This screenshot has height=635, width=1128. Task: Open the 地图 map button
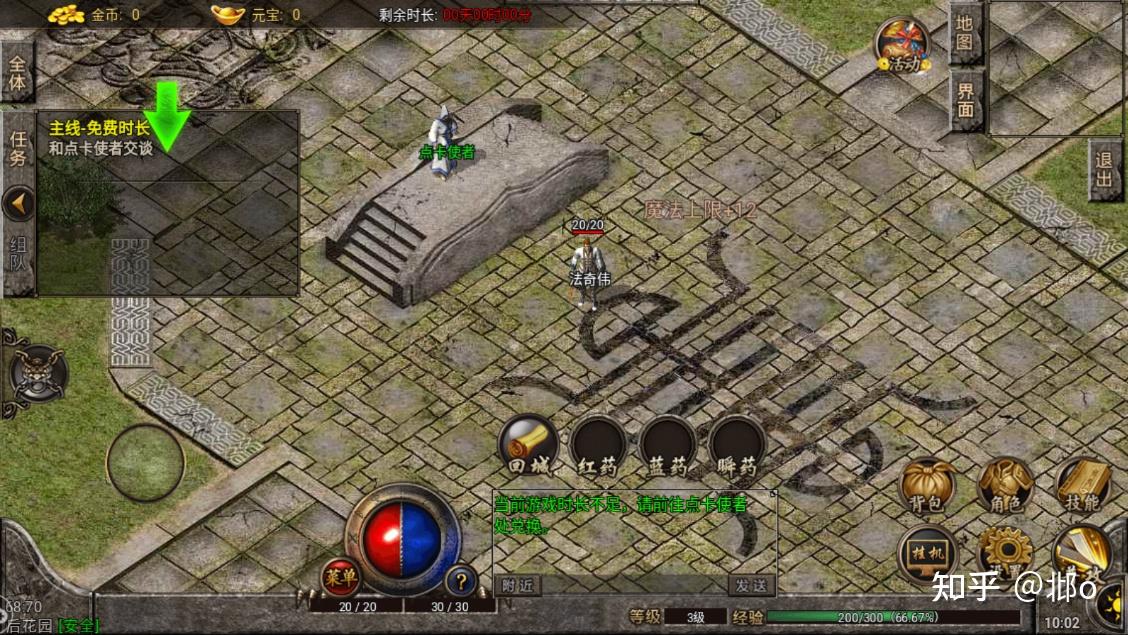coord(965,31)
